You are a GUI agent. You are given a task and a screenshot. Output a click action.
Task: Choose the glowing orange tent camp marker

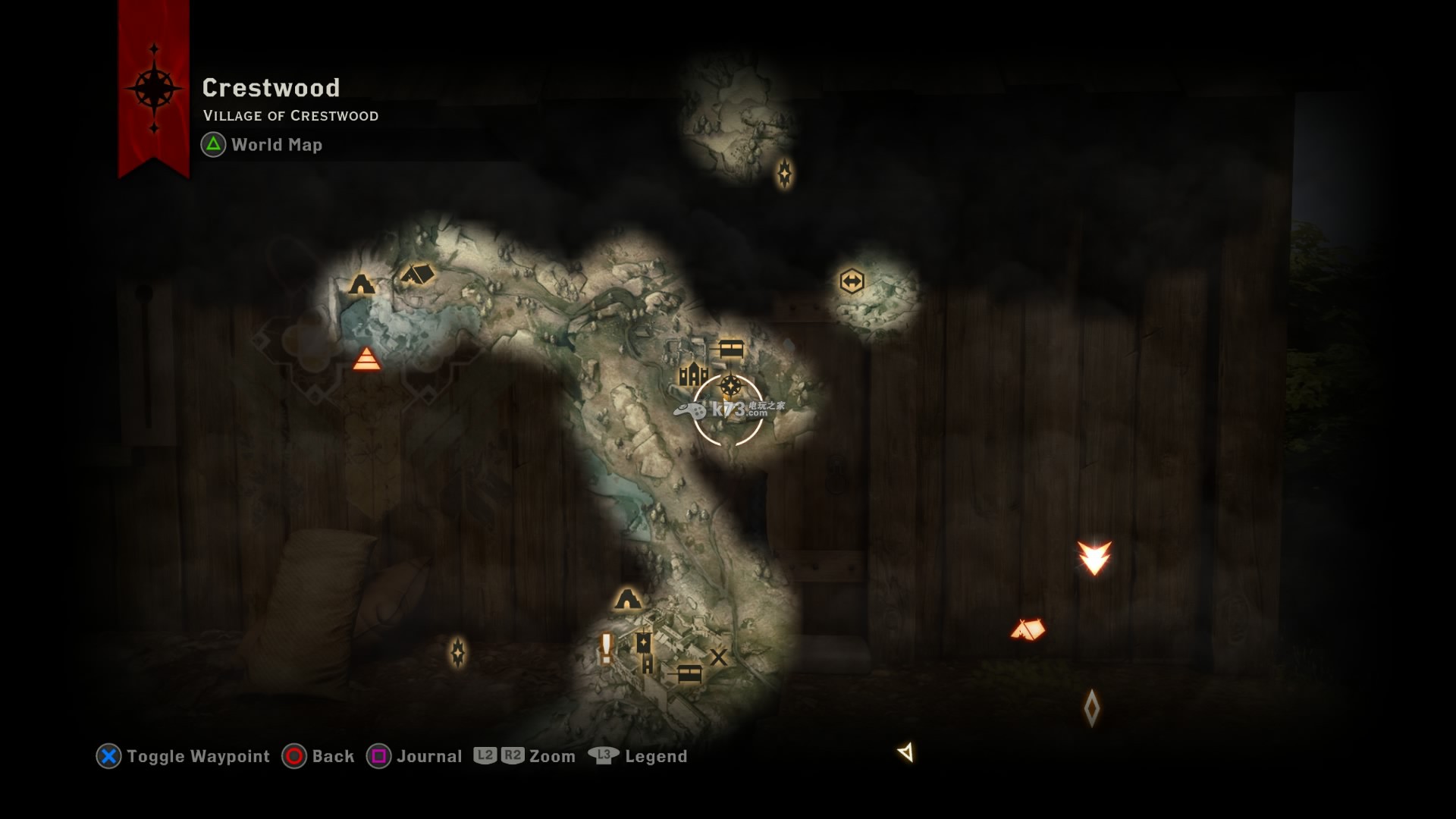[1028, 629]
